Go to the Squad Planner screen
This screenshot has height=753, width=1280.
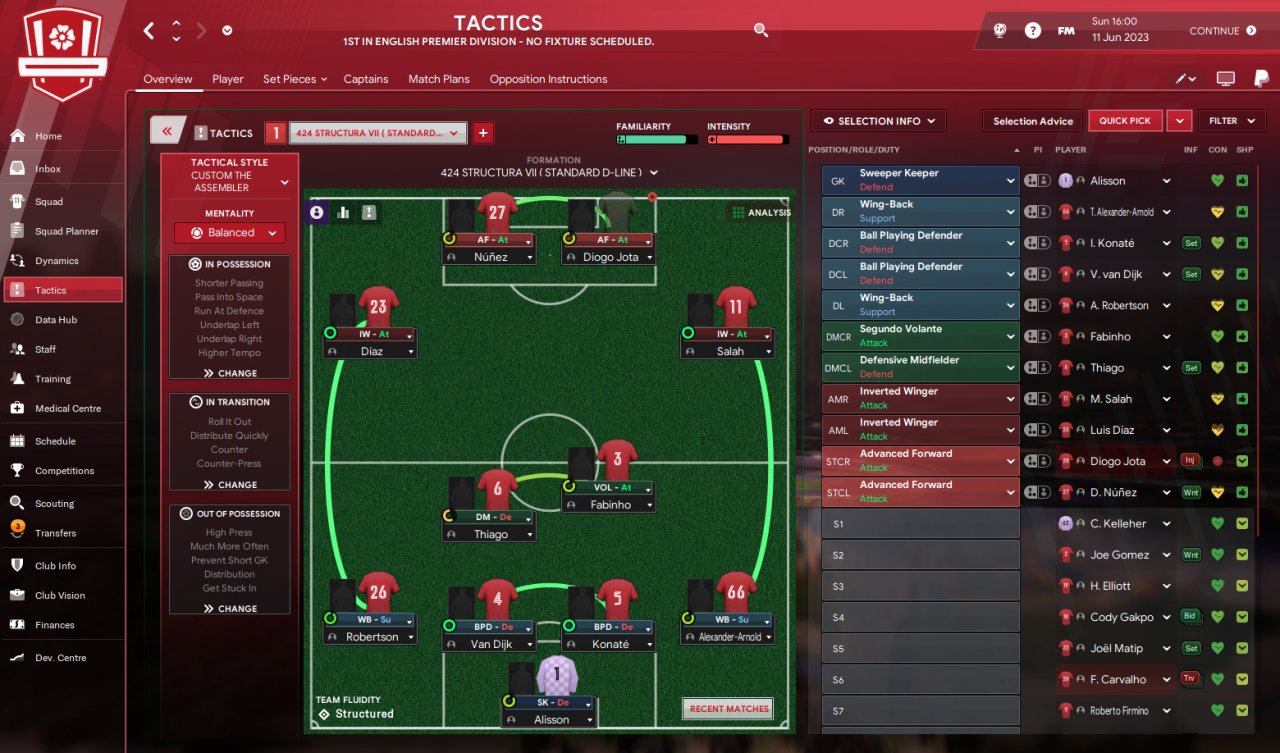pyautogui.click(x=66, y=231)
